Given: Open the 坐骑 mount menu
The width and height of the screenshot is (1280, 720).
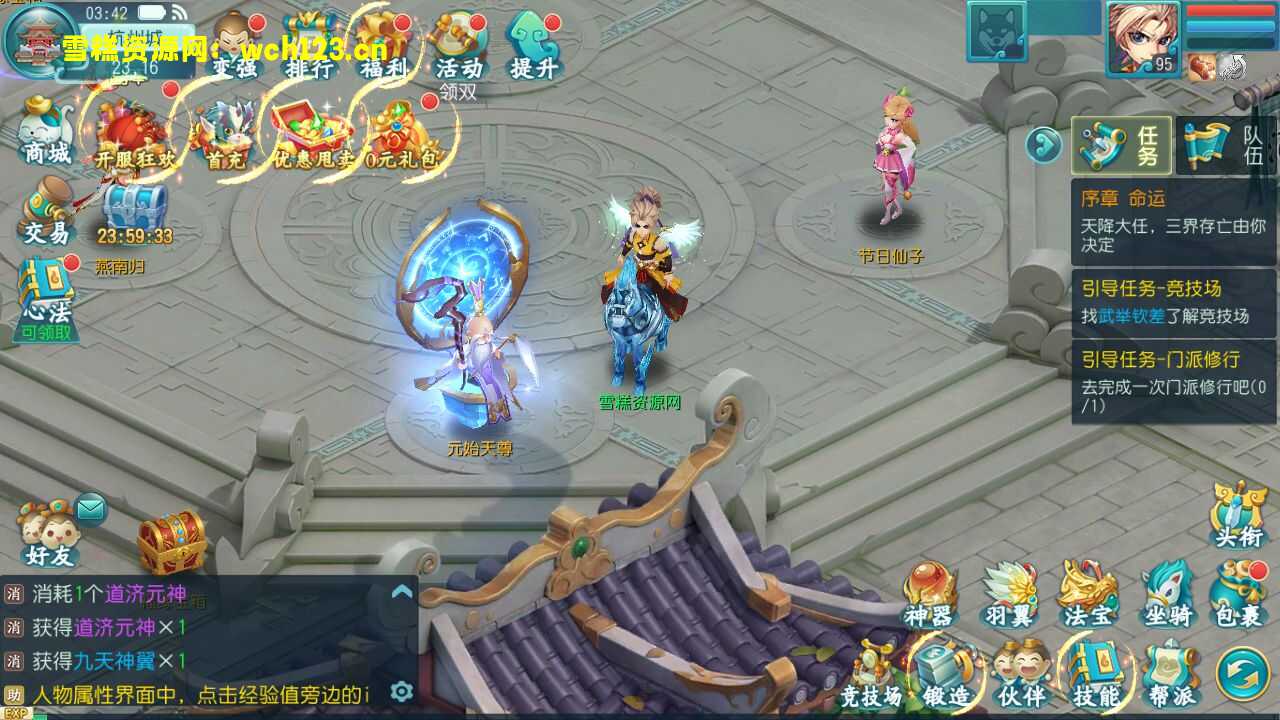Looking at the screenshot, I should (x=1166, y=594).
